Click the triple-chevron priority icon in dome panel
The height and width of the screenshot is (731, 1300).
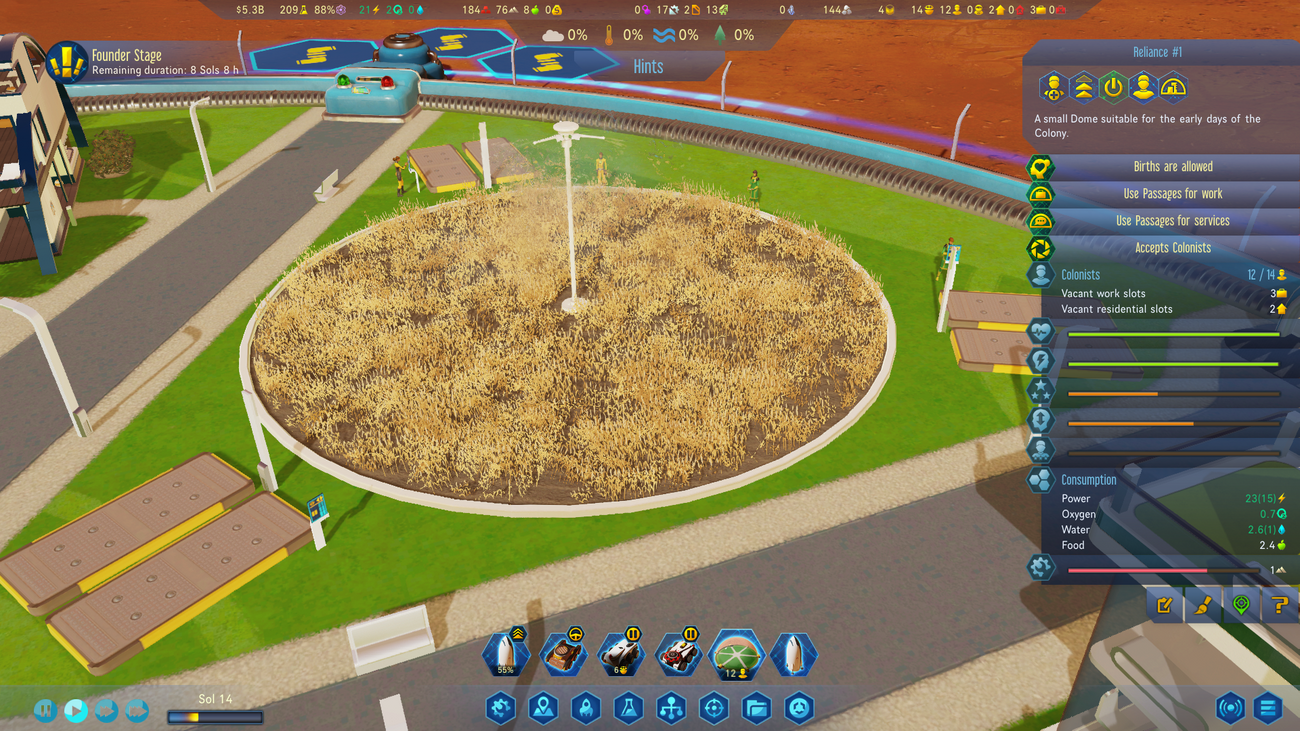(x=1083, y=88)
